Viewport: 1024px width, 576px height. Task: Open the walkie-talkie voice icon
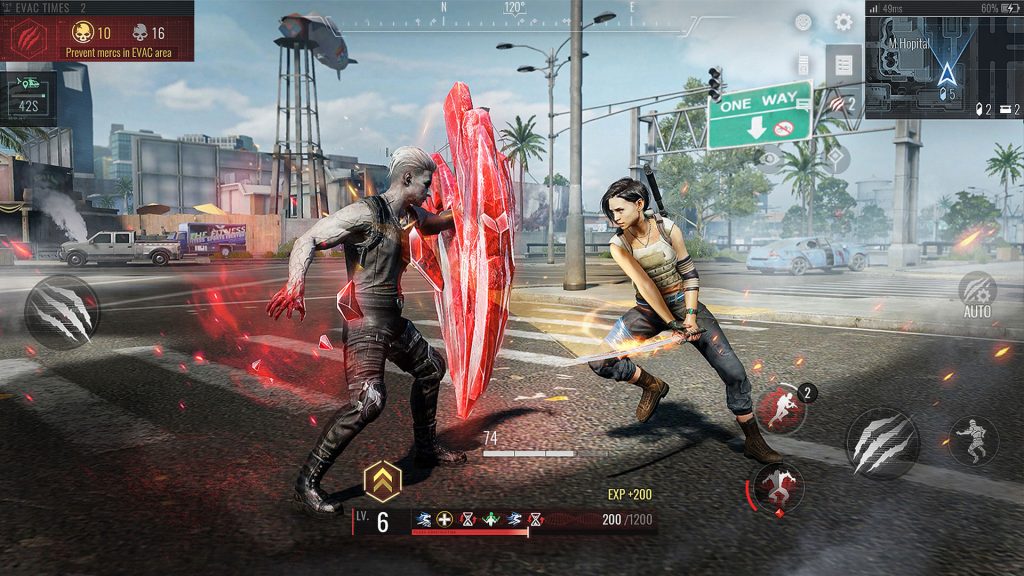[803, 65]
